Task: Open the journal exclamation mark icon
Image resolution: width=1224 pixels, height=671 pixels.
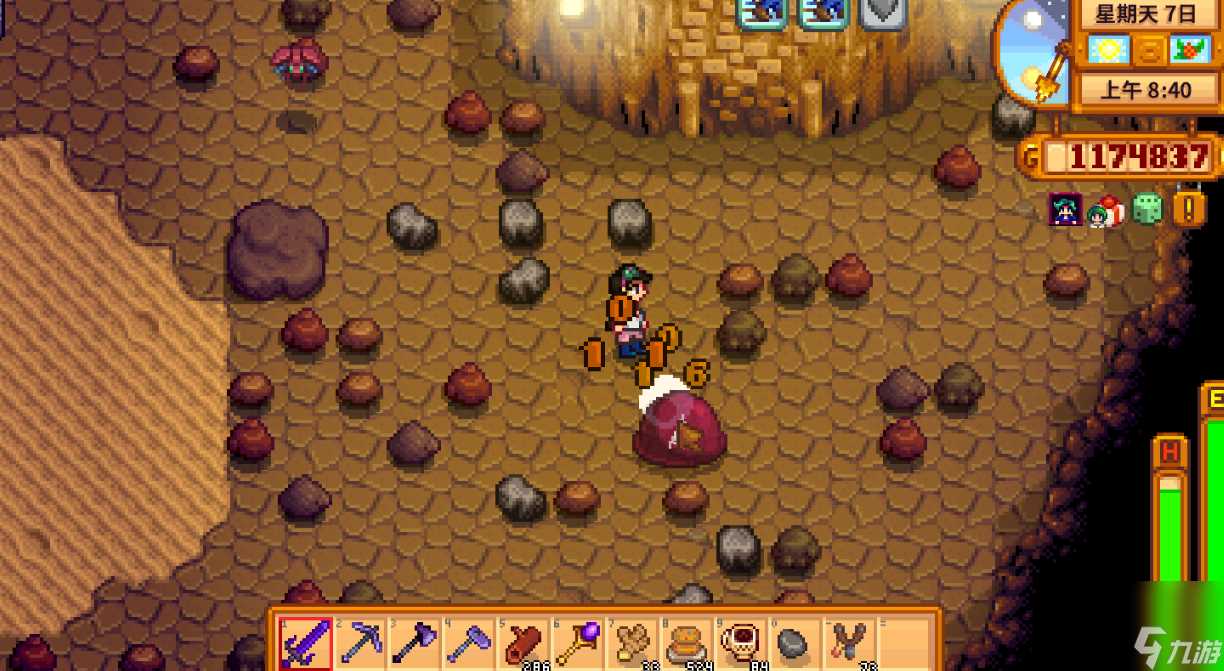Action: click(x=1189, y=208)
